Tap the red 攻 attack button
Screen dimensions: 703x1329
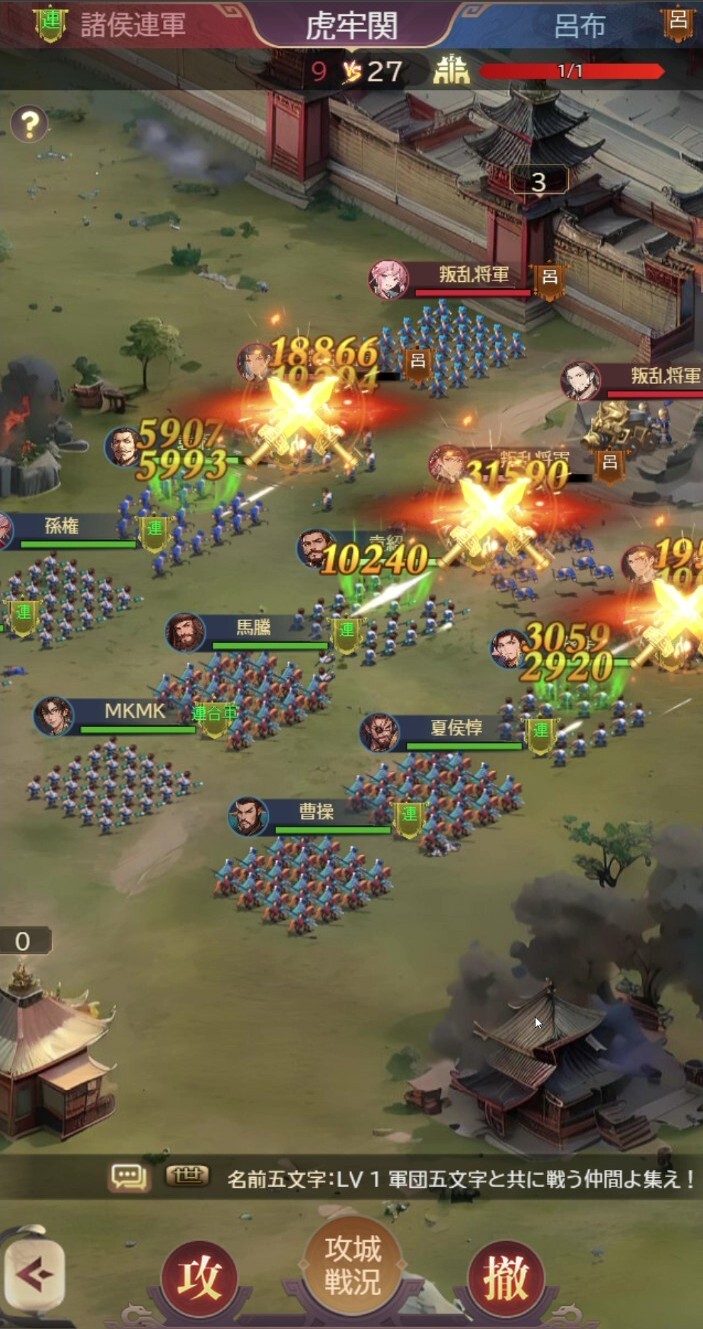(x=200, y=1280)
